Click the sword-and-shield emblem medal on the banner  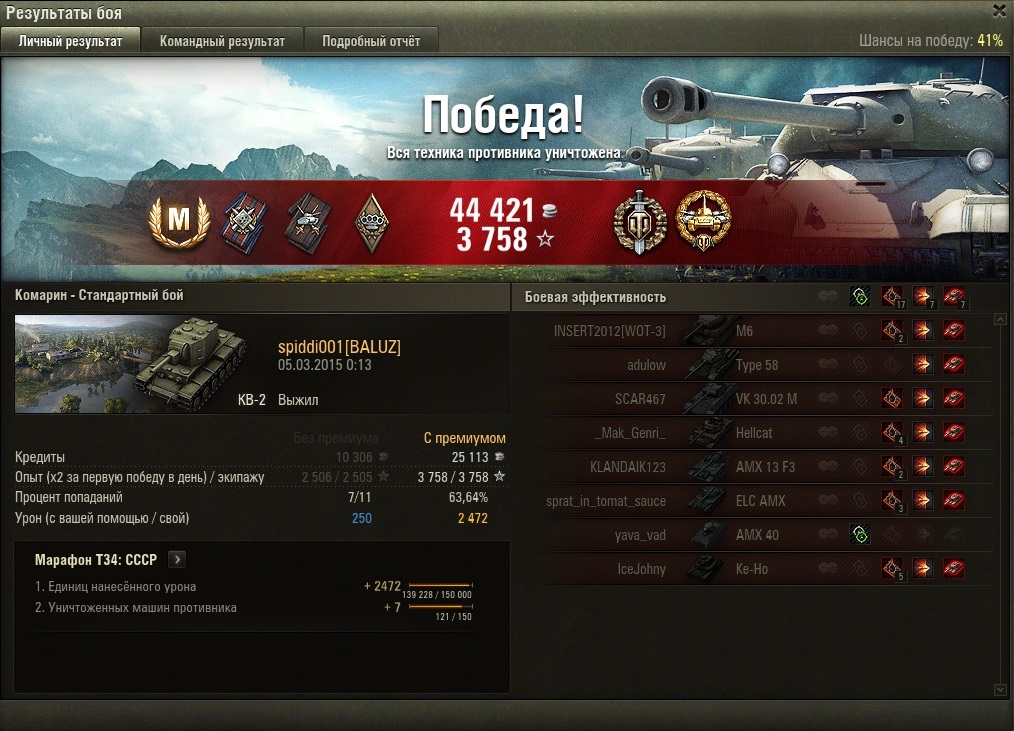634,221
